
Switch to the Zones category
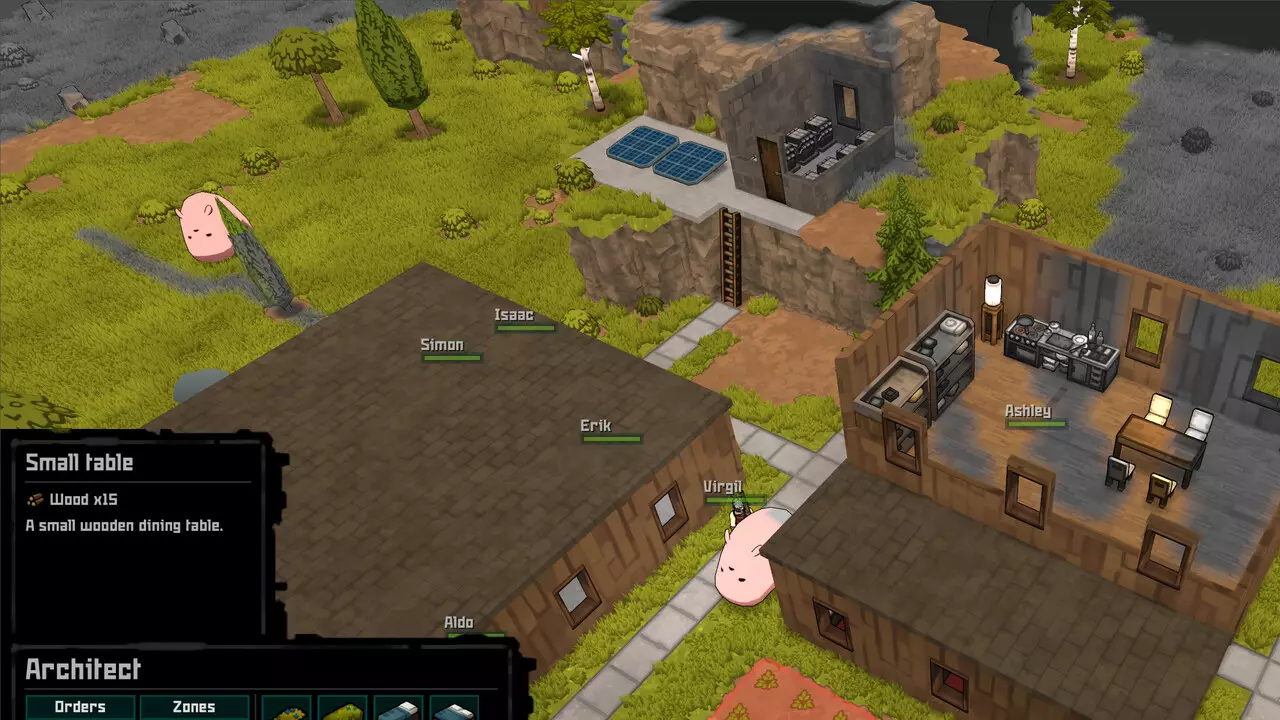[x=194, y=707]
